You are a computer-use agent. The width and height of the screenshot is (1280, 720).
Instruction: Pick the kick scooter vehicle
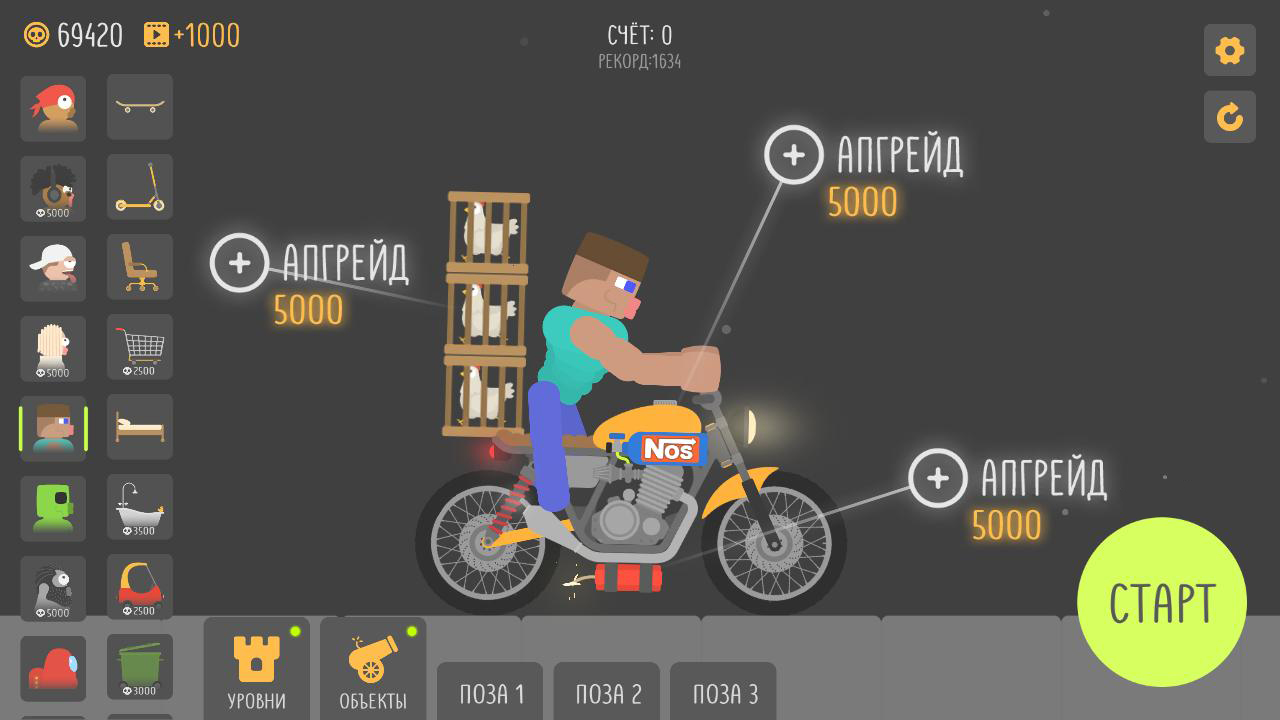tap(139, 187)
